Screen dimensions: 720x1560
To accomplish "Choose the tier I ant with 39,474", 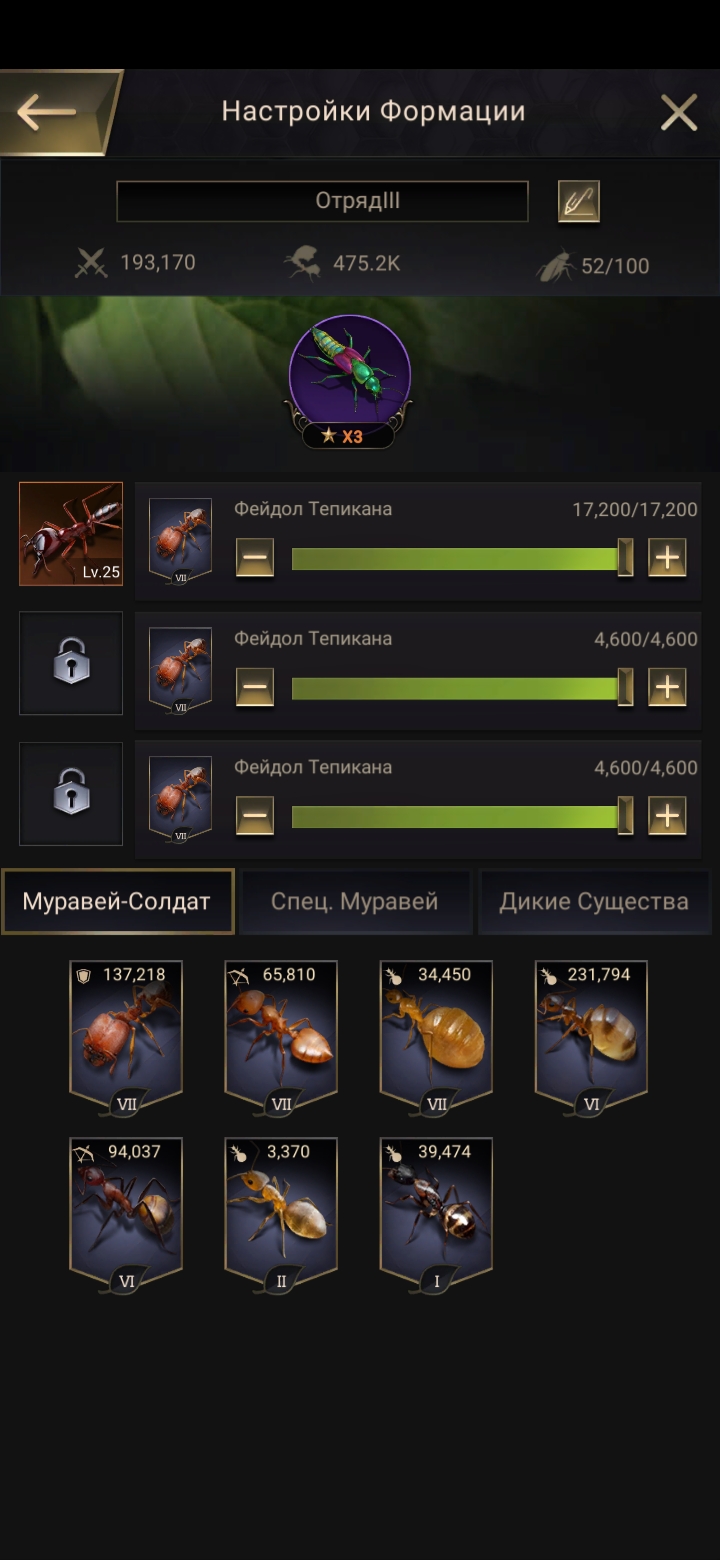I will click(x=436, y=1212).
